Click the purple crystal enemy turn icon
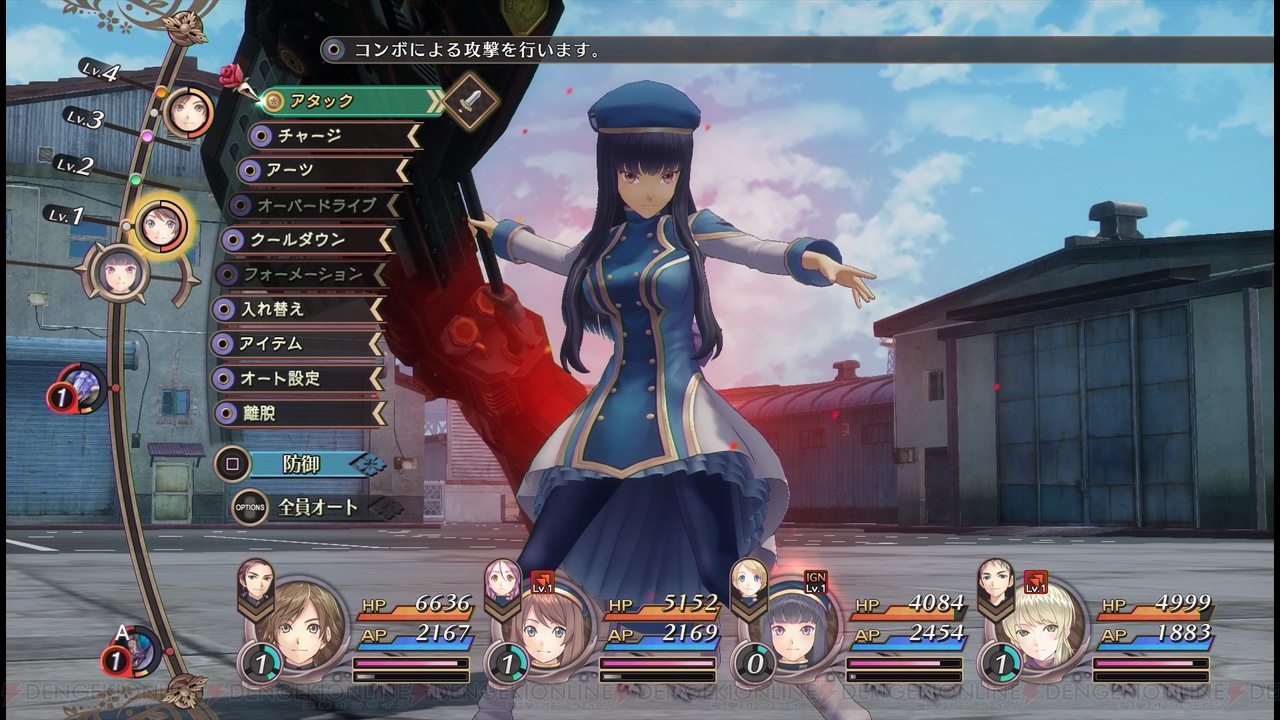This screenshot has height=720, width=1280. click(81, 387)
